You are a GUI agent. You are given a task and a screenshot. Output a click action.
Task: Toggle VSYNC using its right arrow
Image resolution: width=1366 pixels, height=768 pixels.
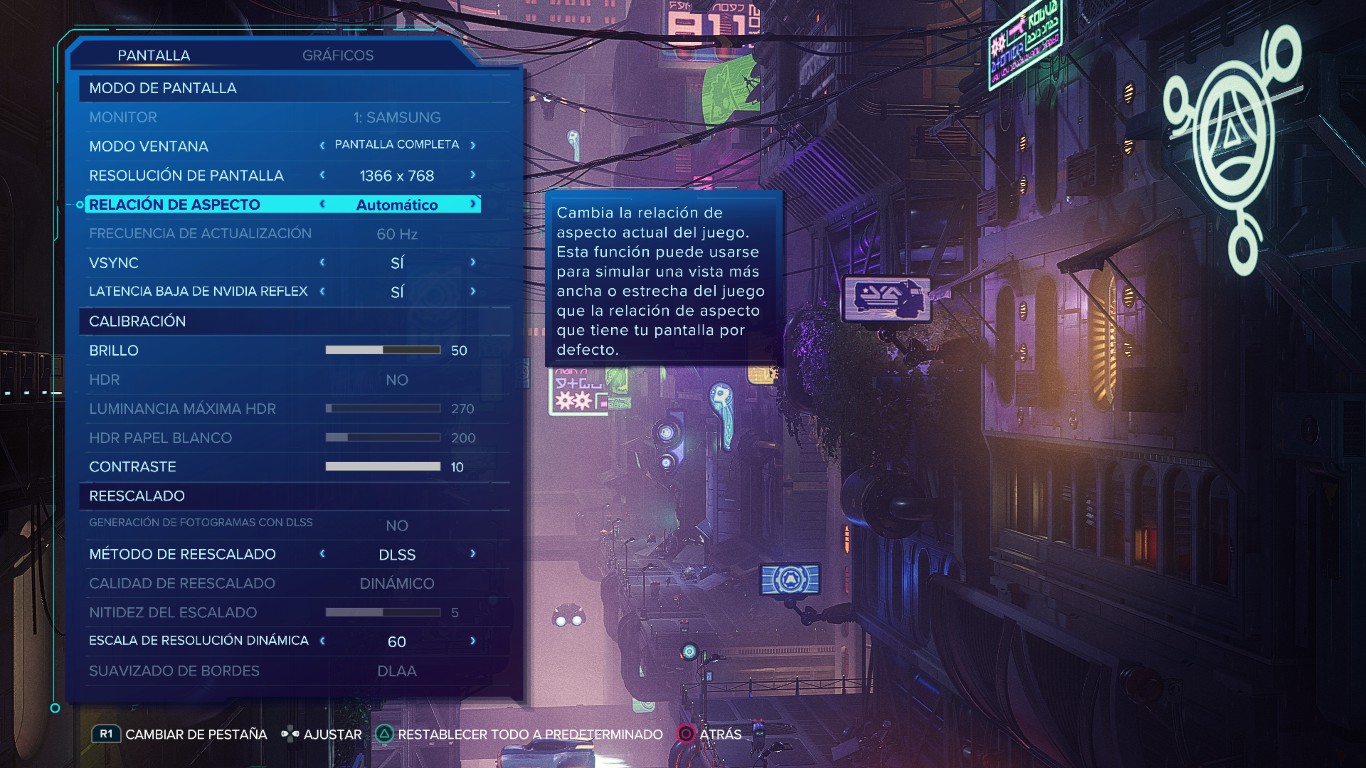tap(473, 263)
